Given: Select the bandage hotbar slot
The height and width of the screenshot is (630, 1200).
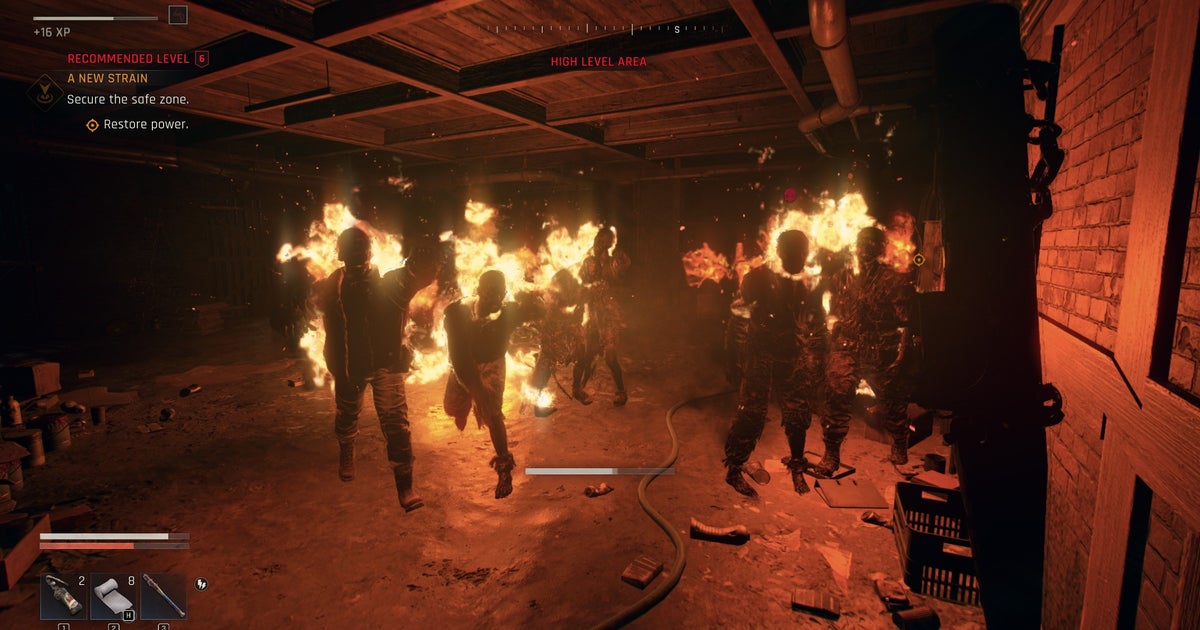Looking at the screenshot, I should (x=113, y=595).
